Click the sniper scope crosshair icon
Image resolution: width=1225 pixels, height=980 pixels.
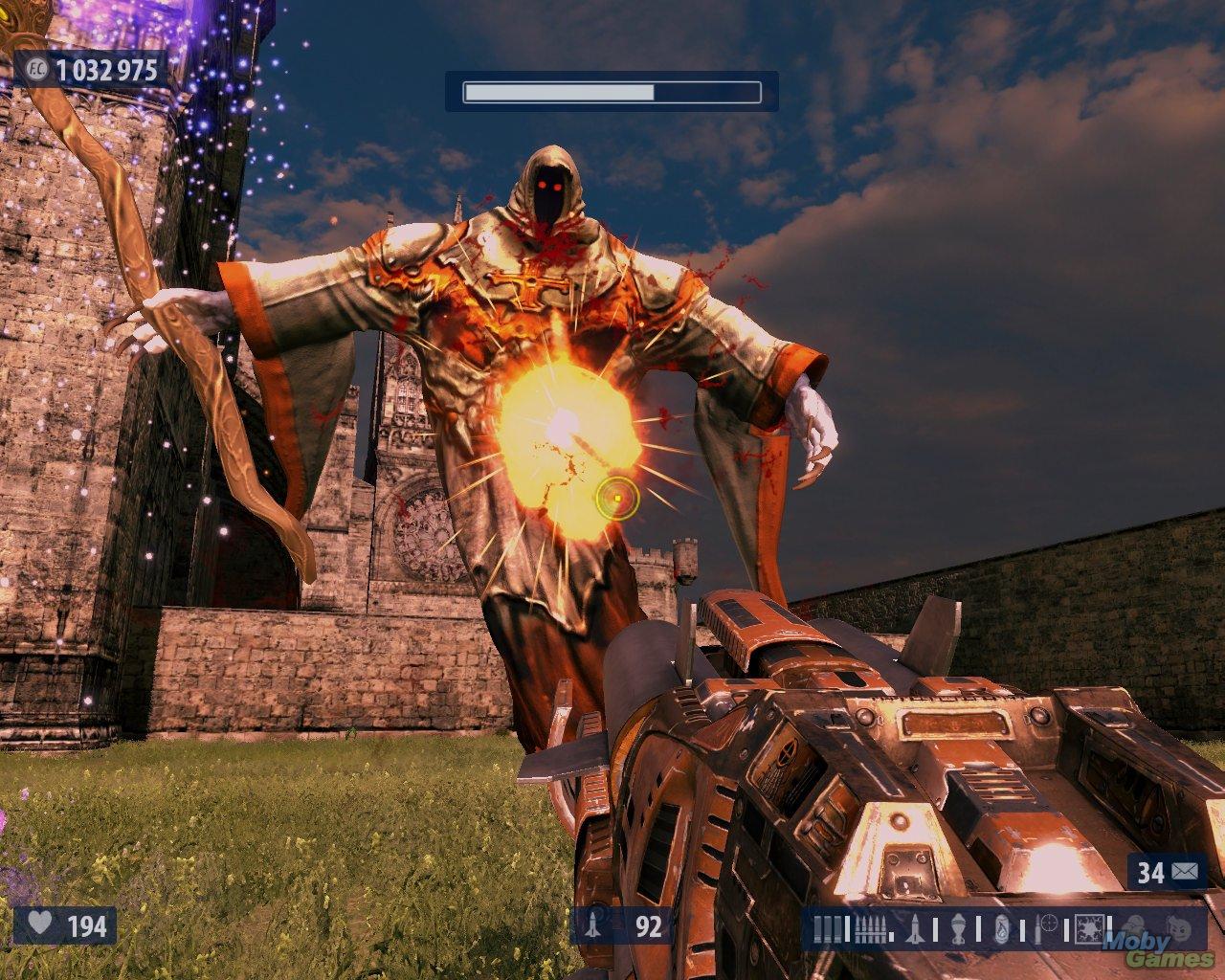tap(1048, 924)
